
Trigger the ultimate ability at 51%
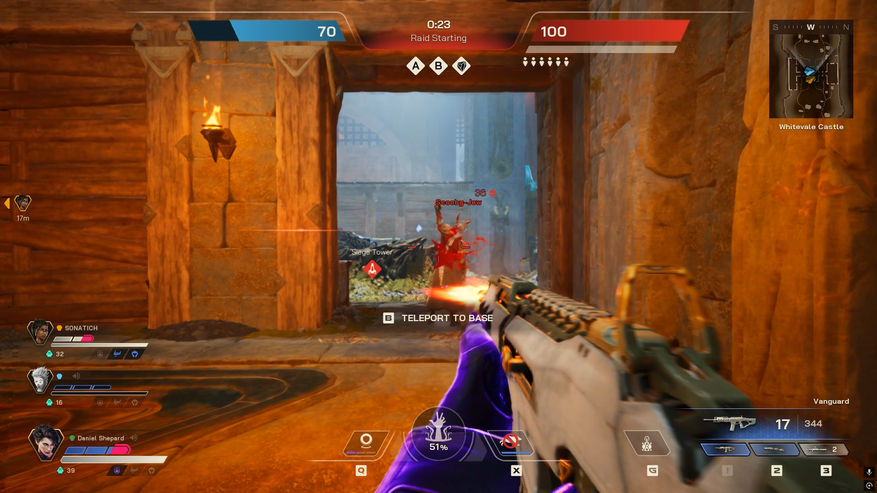coord(438,436)
